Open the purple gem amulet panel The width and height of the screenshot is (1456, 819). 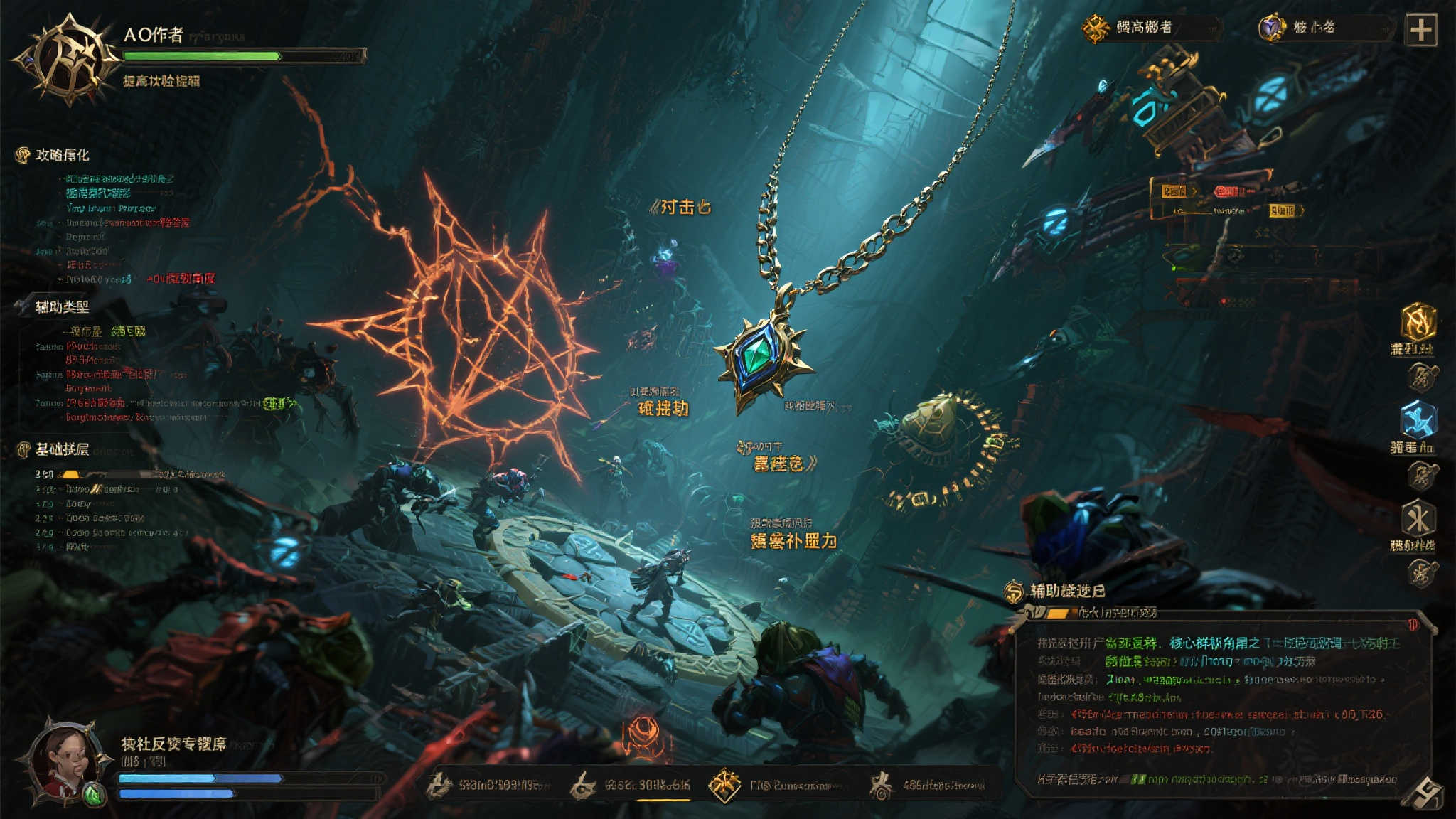[x=1271, y=28]
